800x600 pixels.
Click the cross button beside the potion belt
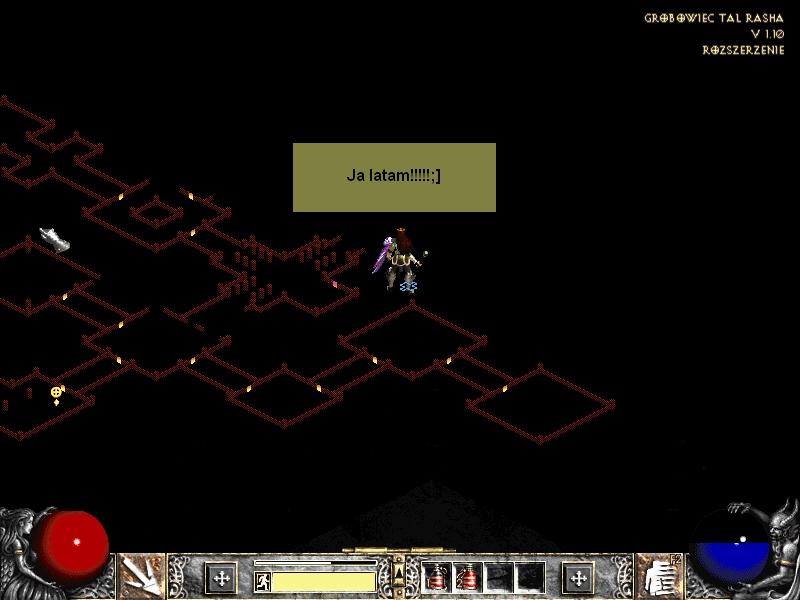click(x=577, y=577)
